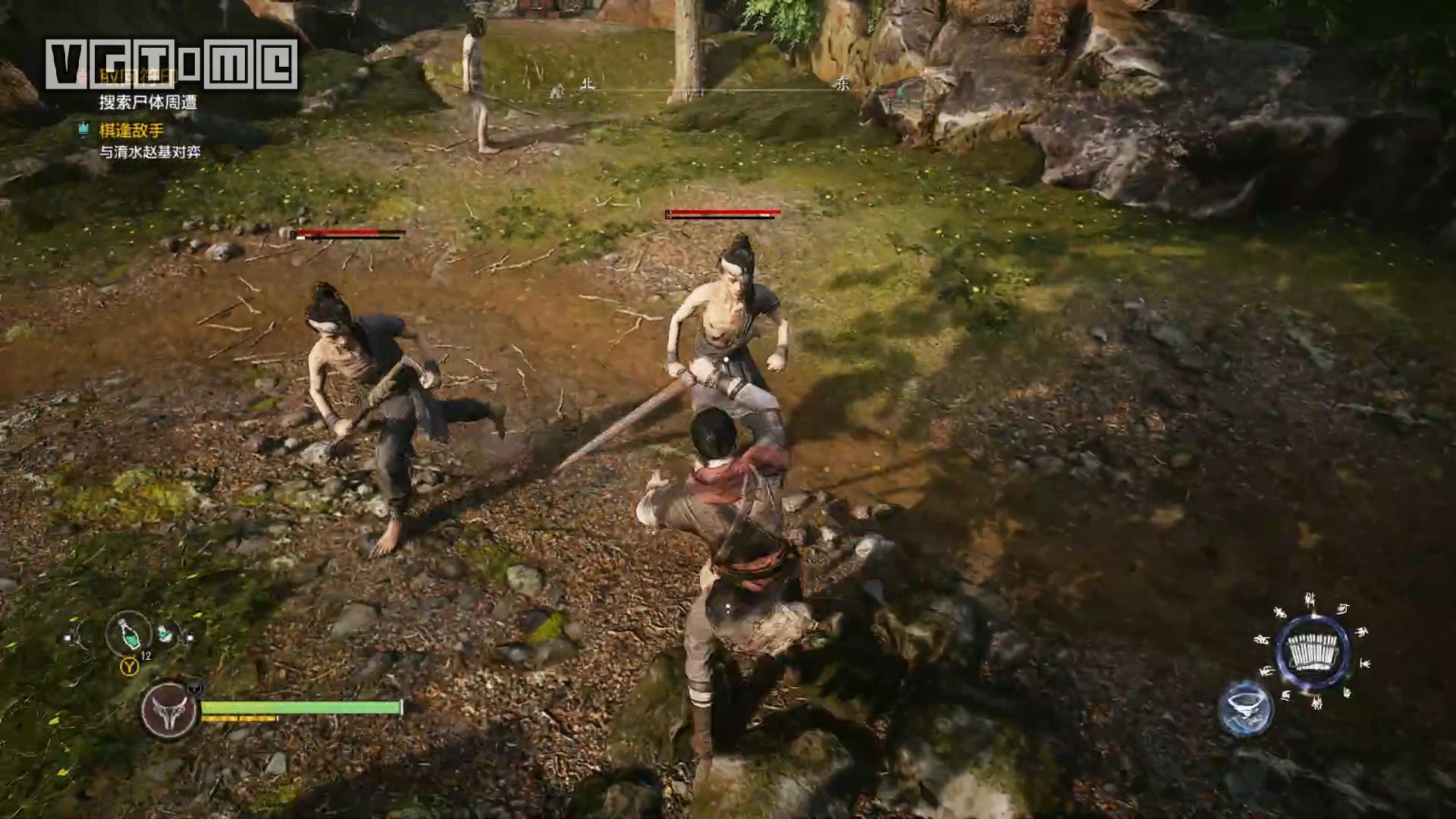Click the VGTIME watermark logo

171,64
